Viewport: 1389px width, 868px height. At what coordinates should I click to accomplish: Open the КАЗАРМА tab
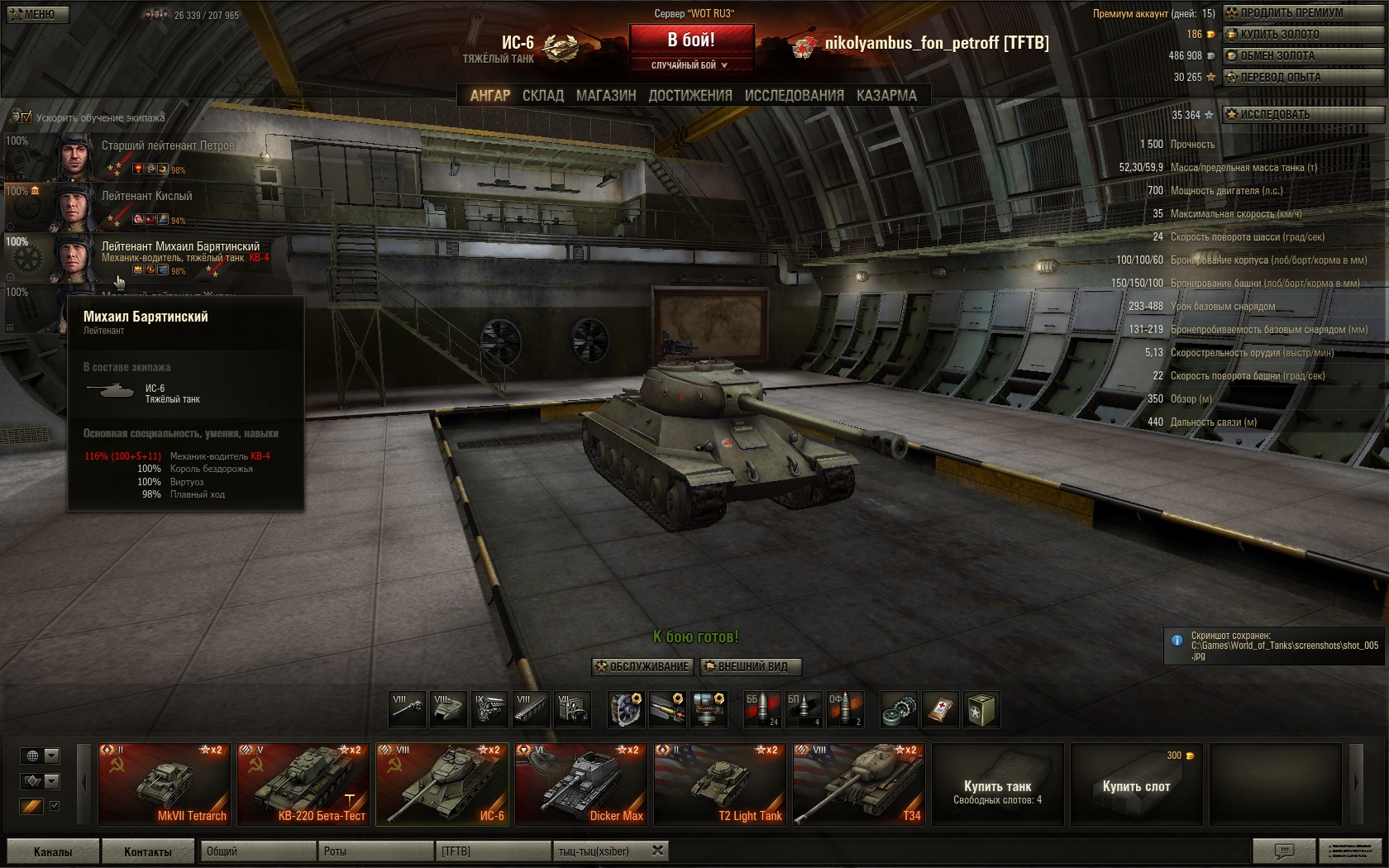(x=886, y=96)
